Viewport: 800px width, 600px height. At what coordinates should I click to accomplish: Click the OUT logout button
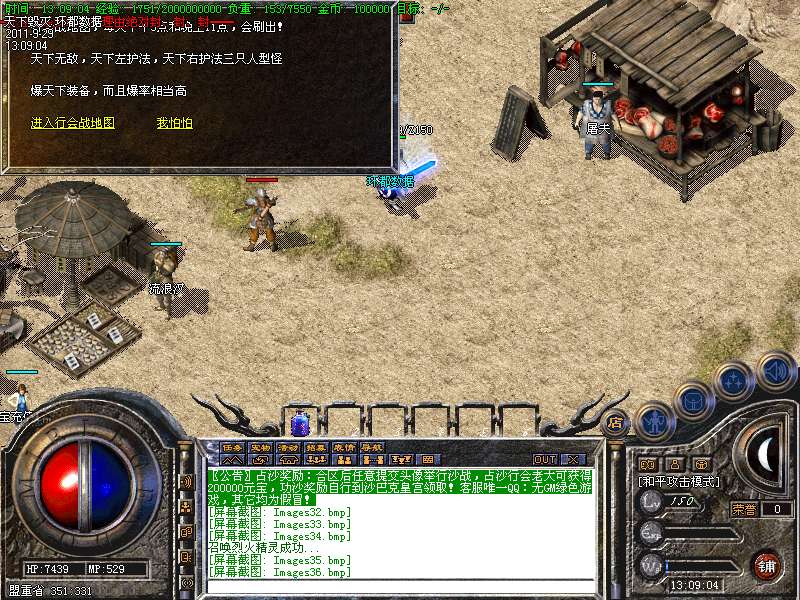point(544,459)
